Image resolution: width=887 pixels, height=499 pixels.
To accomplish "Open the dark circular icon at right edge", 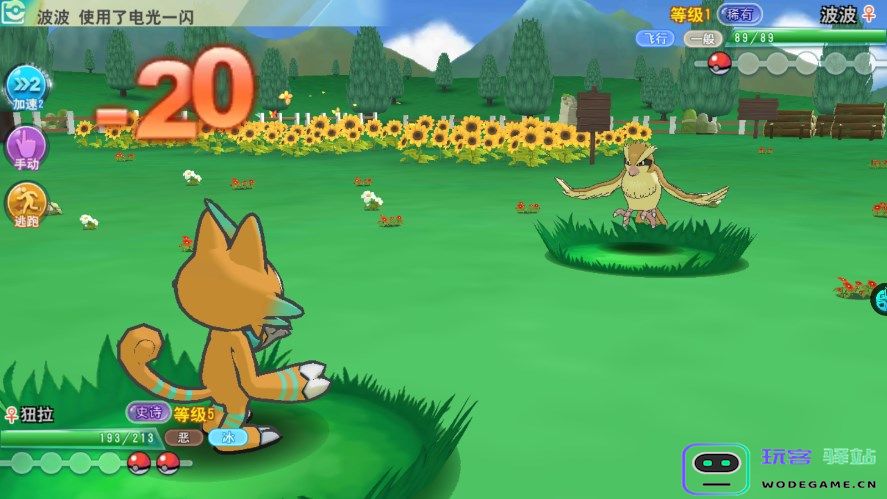I will 879,299.
